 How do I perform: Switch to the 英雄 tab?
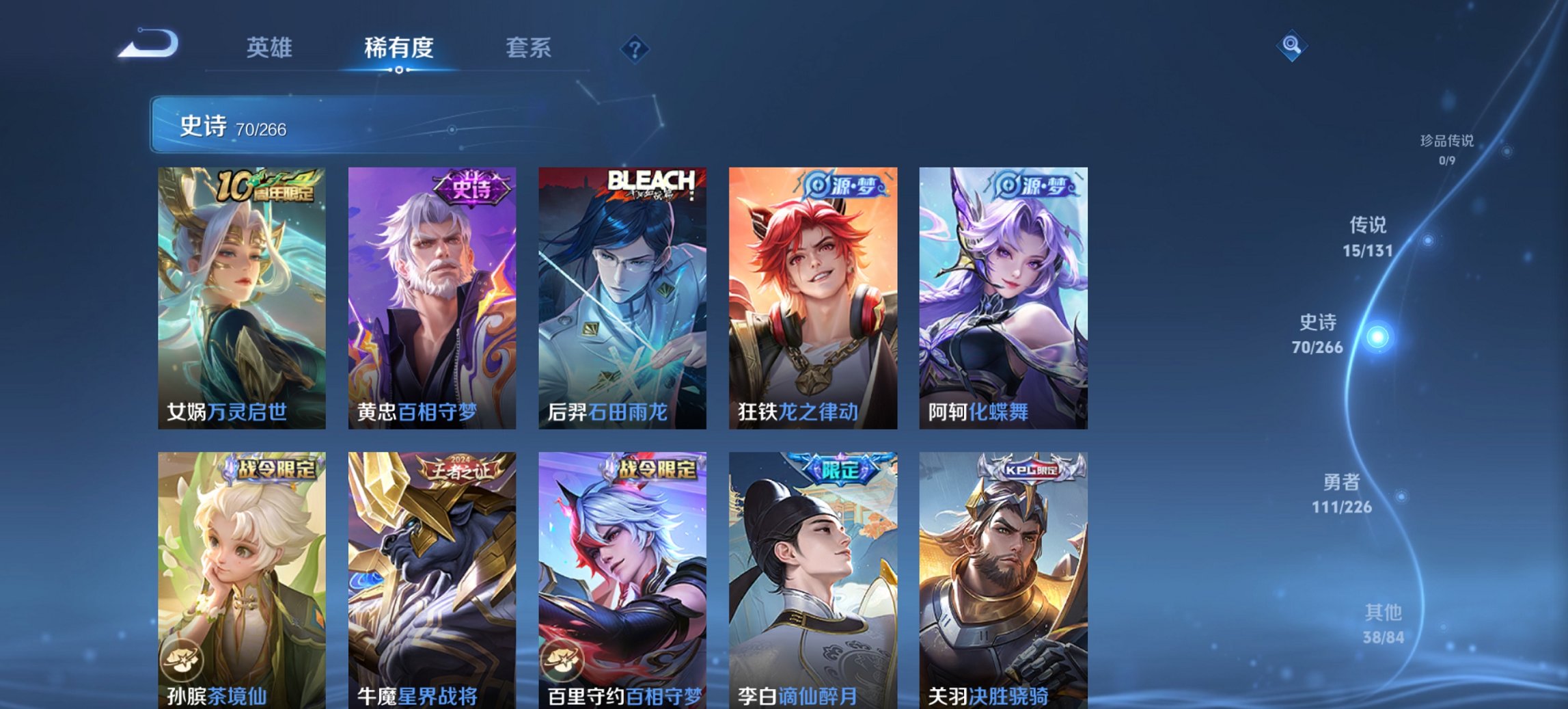tap(271, 48)
